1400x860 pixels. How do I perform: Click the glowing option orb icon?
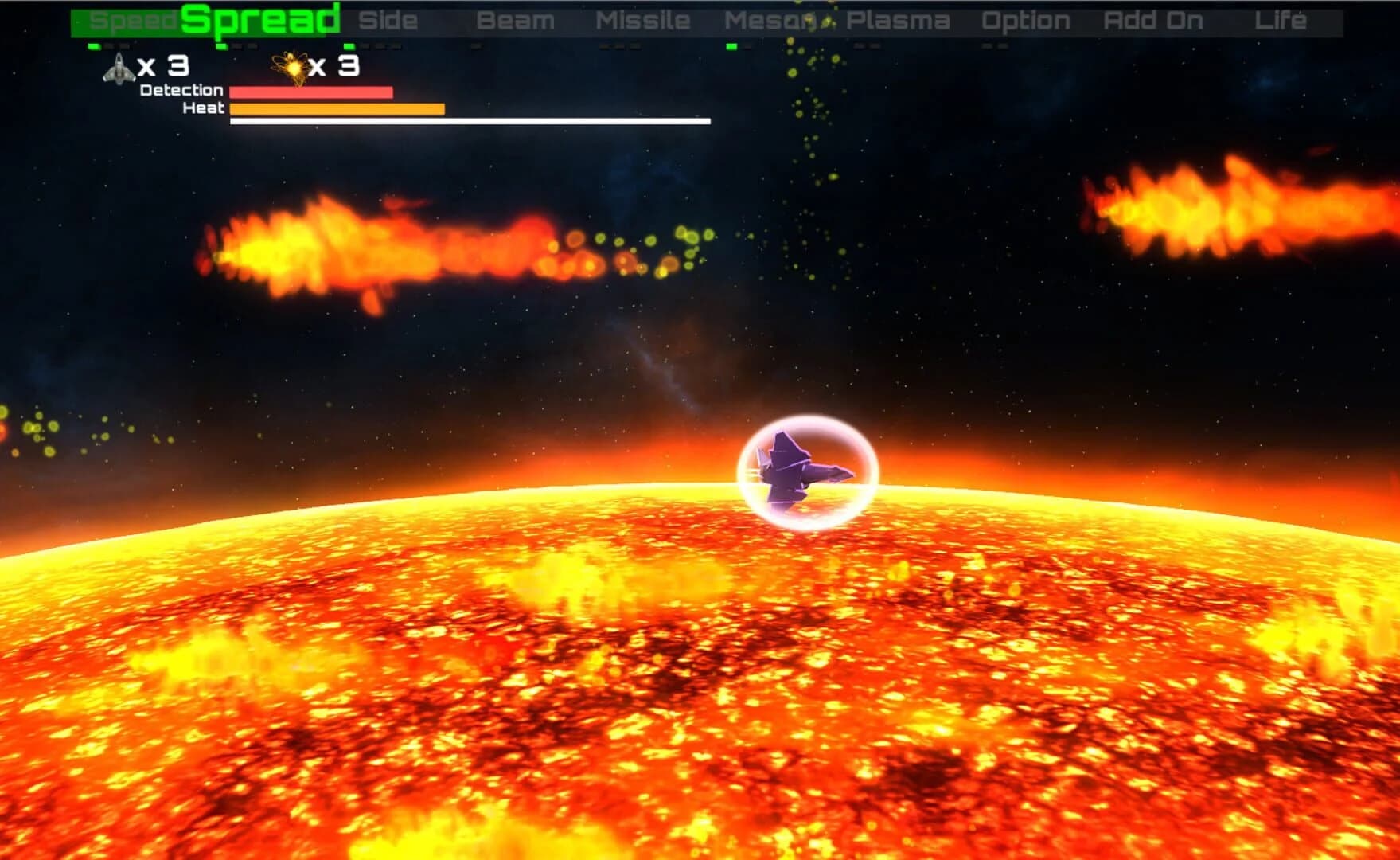pyautogui.click(x=294, y=68)
